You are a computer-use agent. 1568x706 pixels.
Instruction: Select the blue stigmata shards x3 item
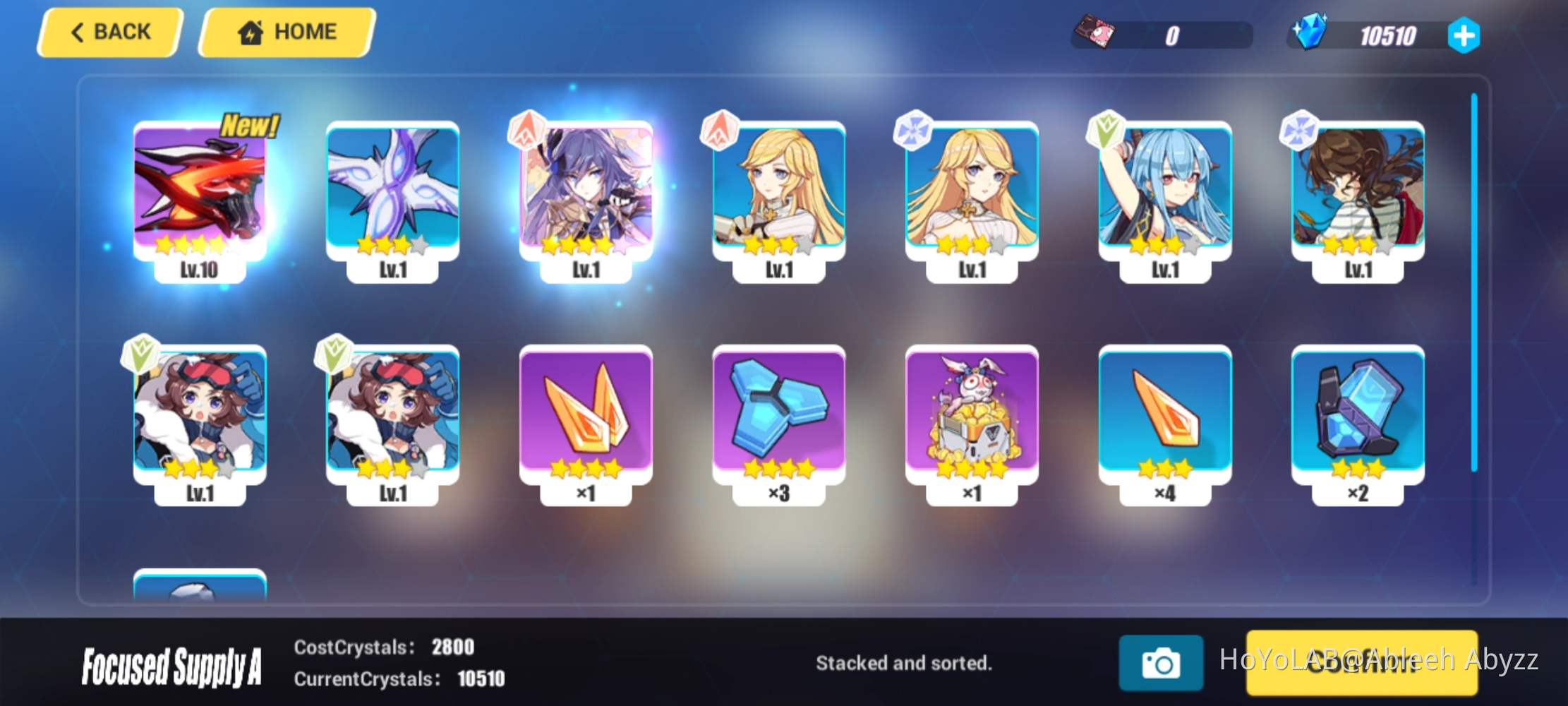pos(778,417)
